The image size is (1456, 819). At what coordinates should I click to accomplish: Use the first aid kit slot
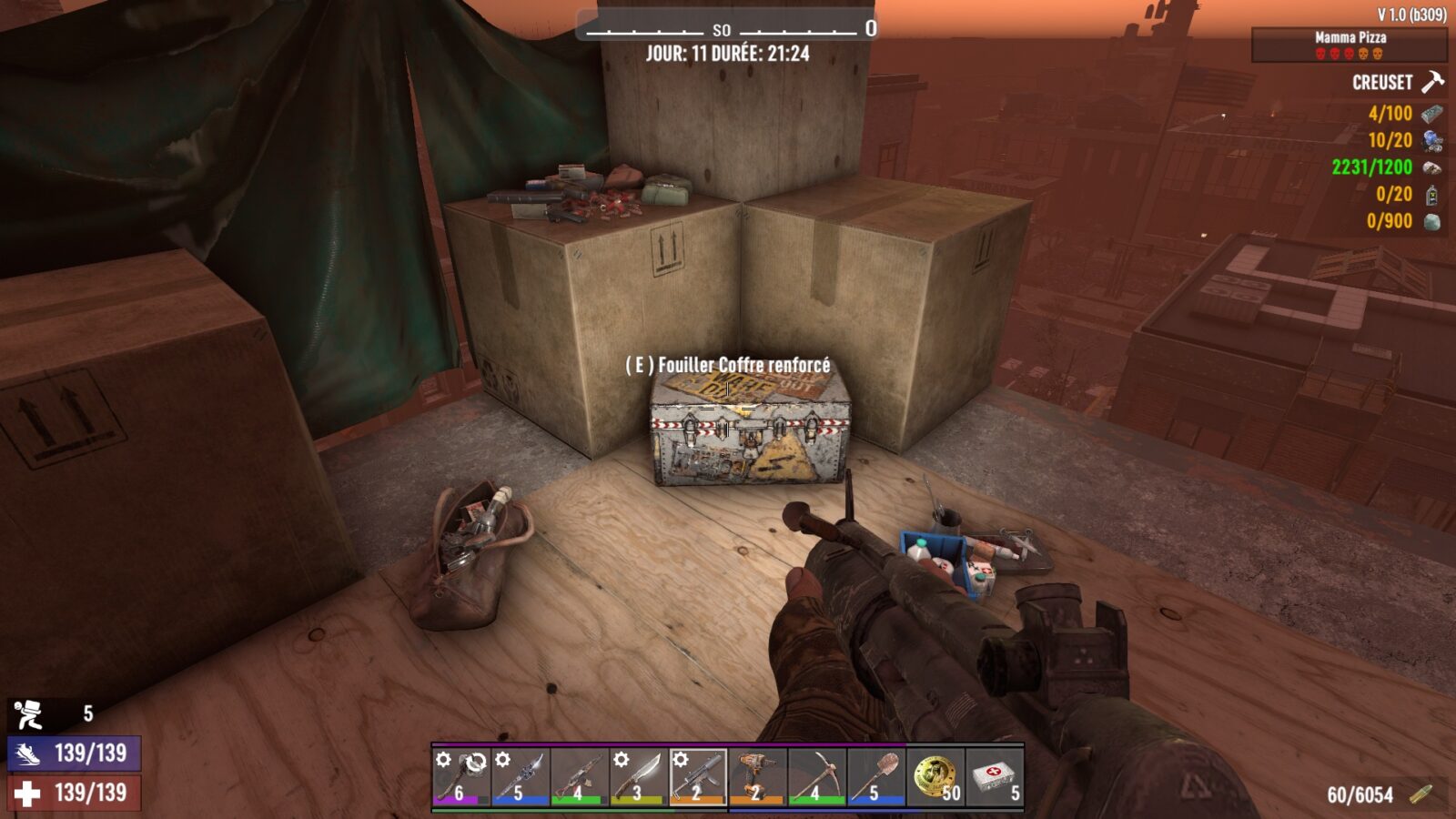coord(995,776)
